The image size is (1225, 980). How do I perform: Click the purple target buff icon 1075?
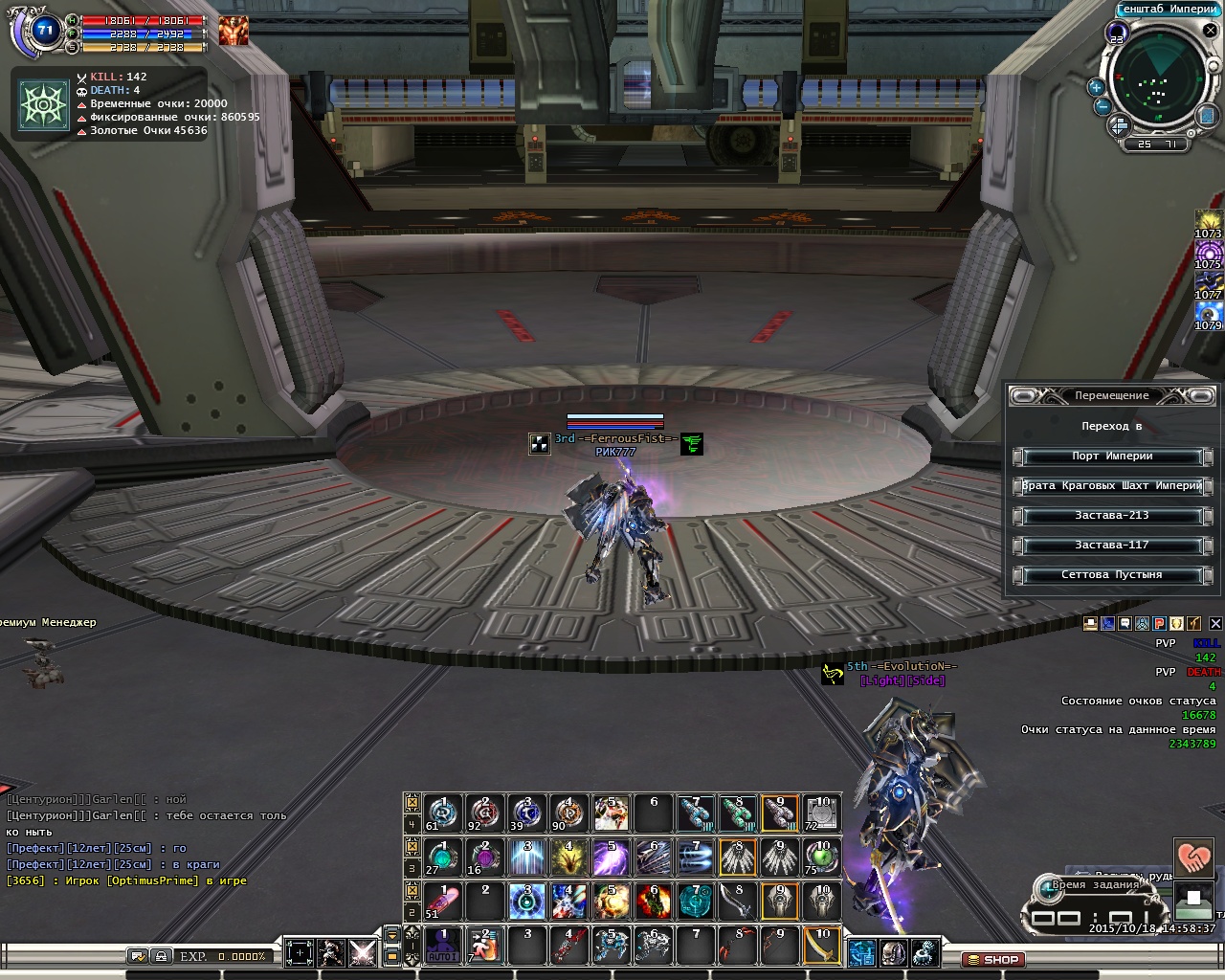tap(1208, 253)
